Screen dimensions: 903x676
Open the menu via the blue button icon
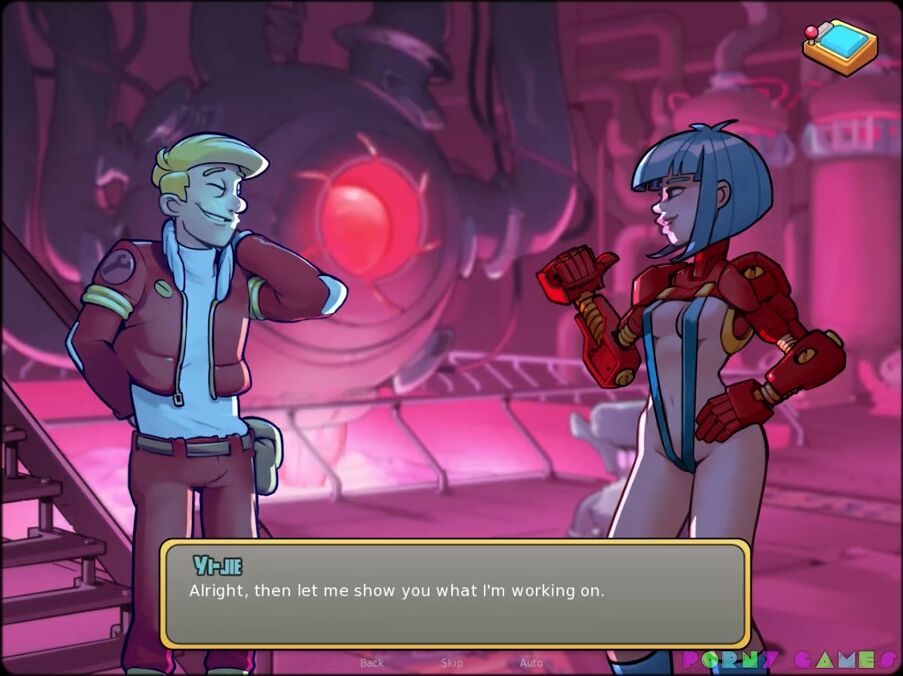click(x=840, y=46)
